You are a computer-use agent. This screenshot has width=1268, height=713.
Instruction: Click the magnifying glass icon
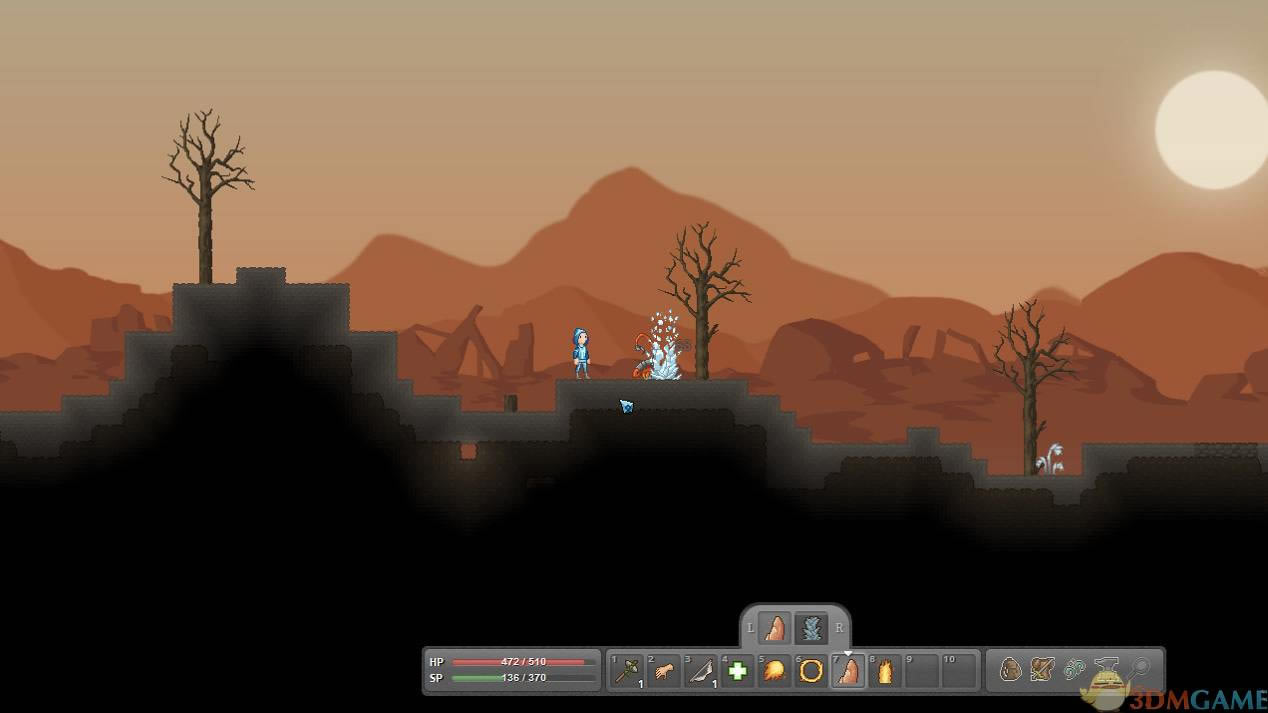pyautogui.click(x=1140, y=668)
